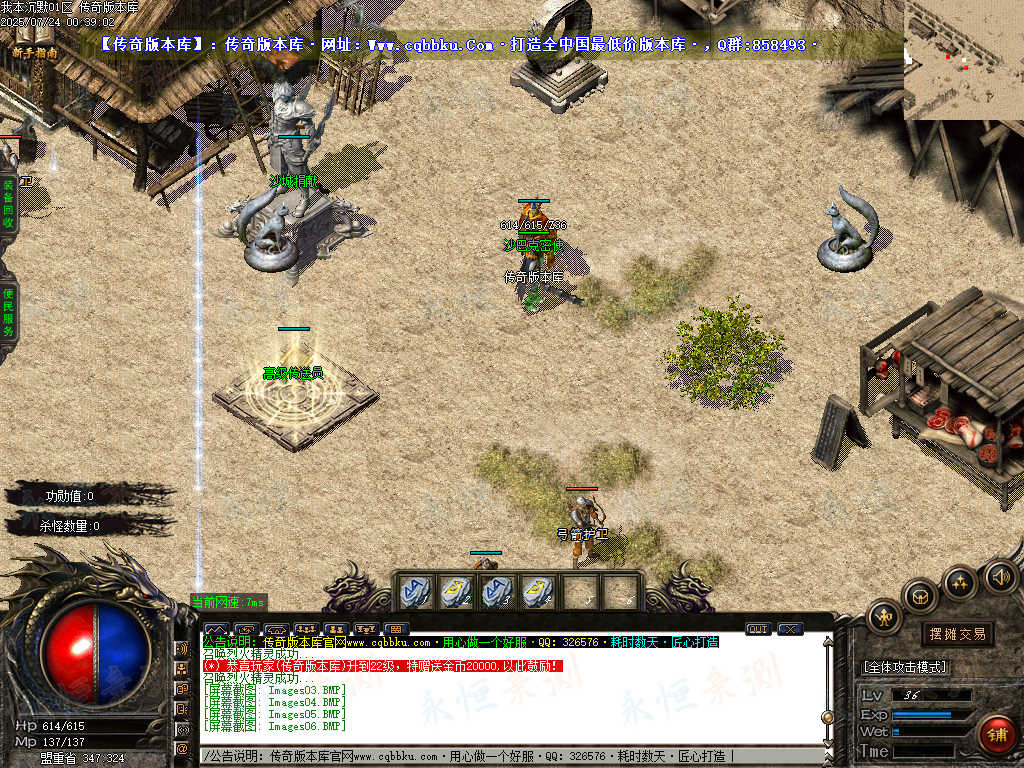This screenshot has height=768, width=1024.
Task: Use the third blue rune hotbar slot
Action: coord(498,591)
